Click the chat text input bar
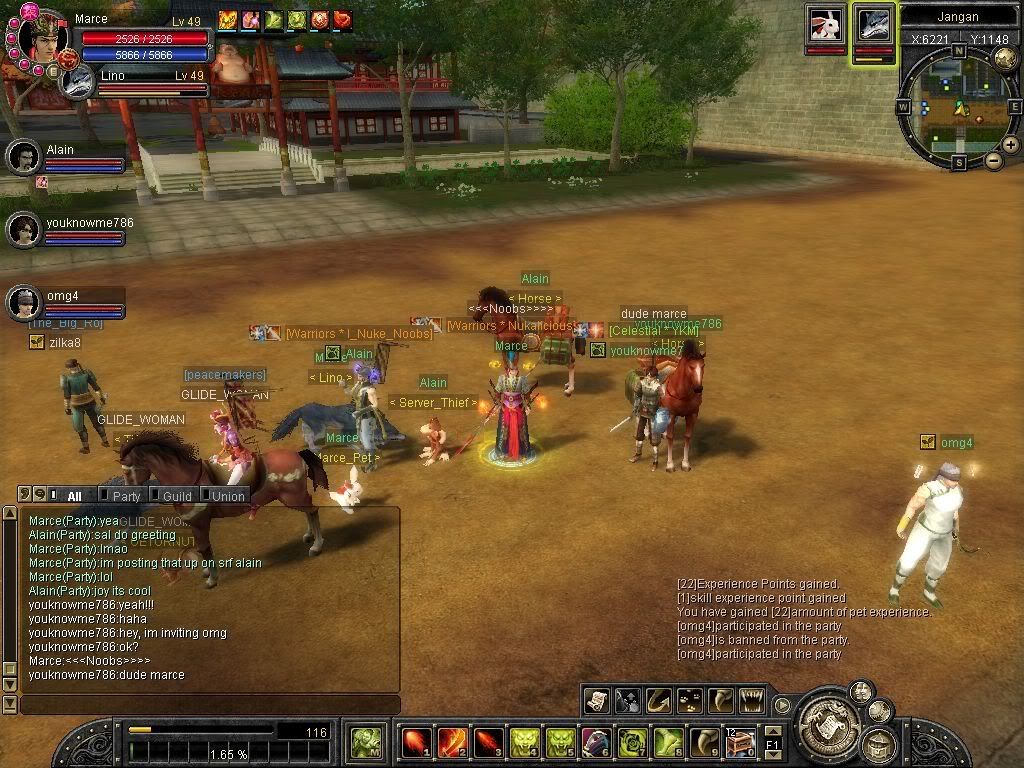 point(210,705)
